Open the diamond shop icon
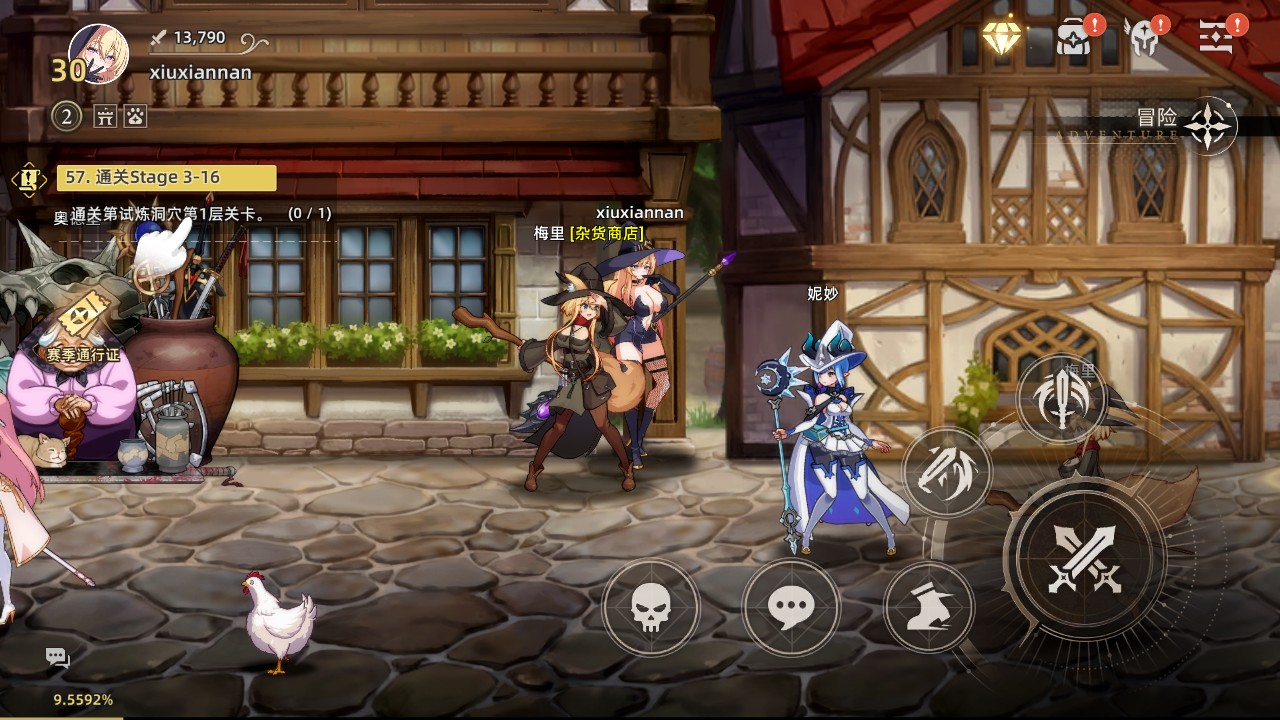Screen dimensions: 1280x720 point(1001,37)
